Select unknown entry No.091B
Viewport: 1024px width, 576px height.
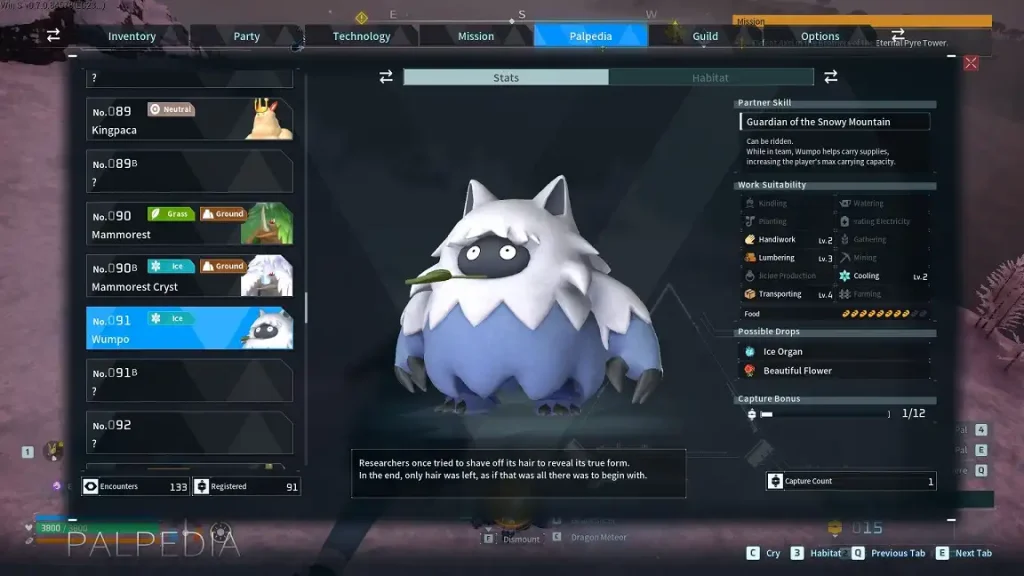(x=189, y=381)
